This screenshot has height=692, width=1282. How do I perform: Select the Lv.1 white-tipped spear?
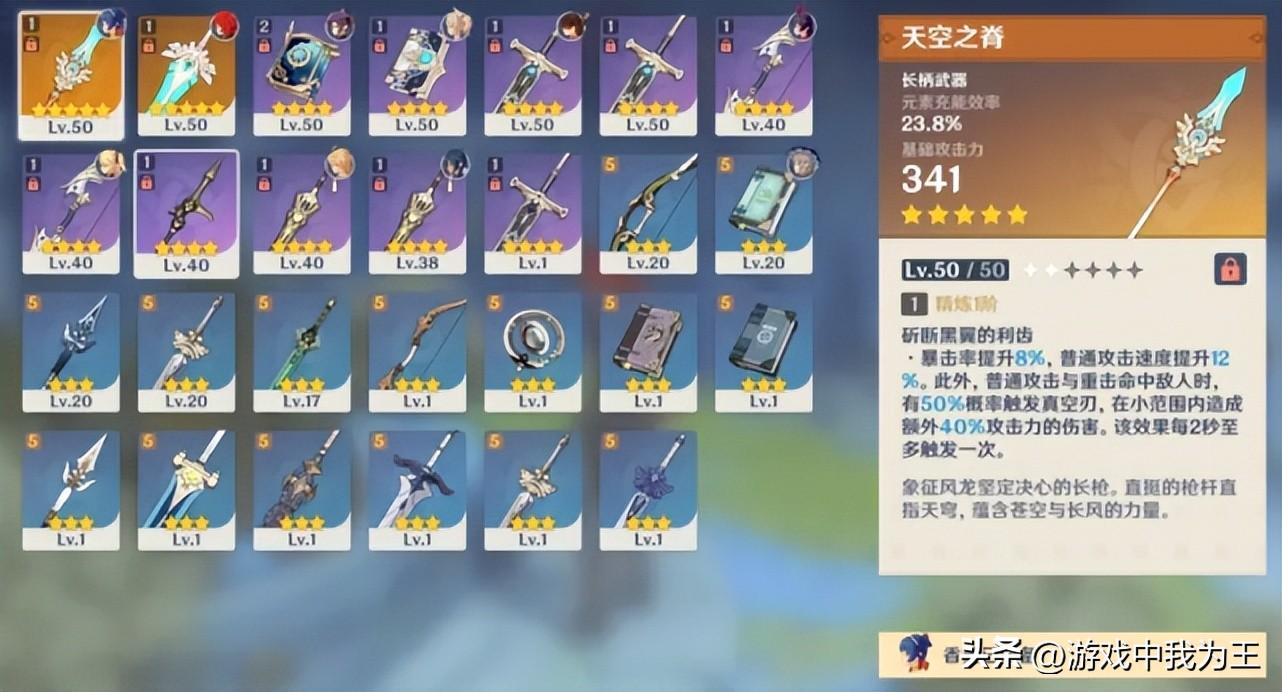point(70,488)
